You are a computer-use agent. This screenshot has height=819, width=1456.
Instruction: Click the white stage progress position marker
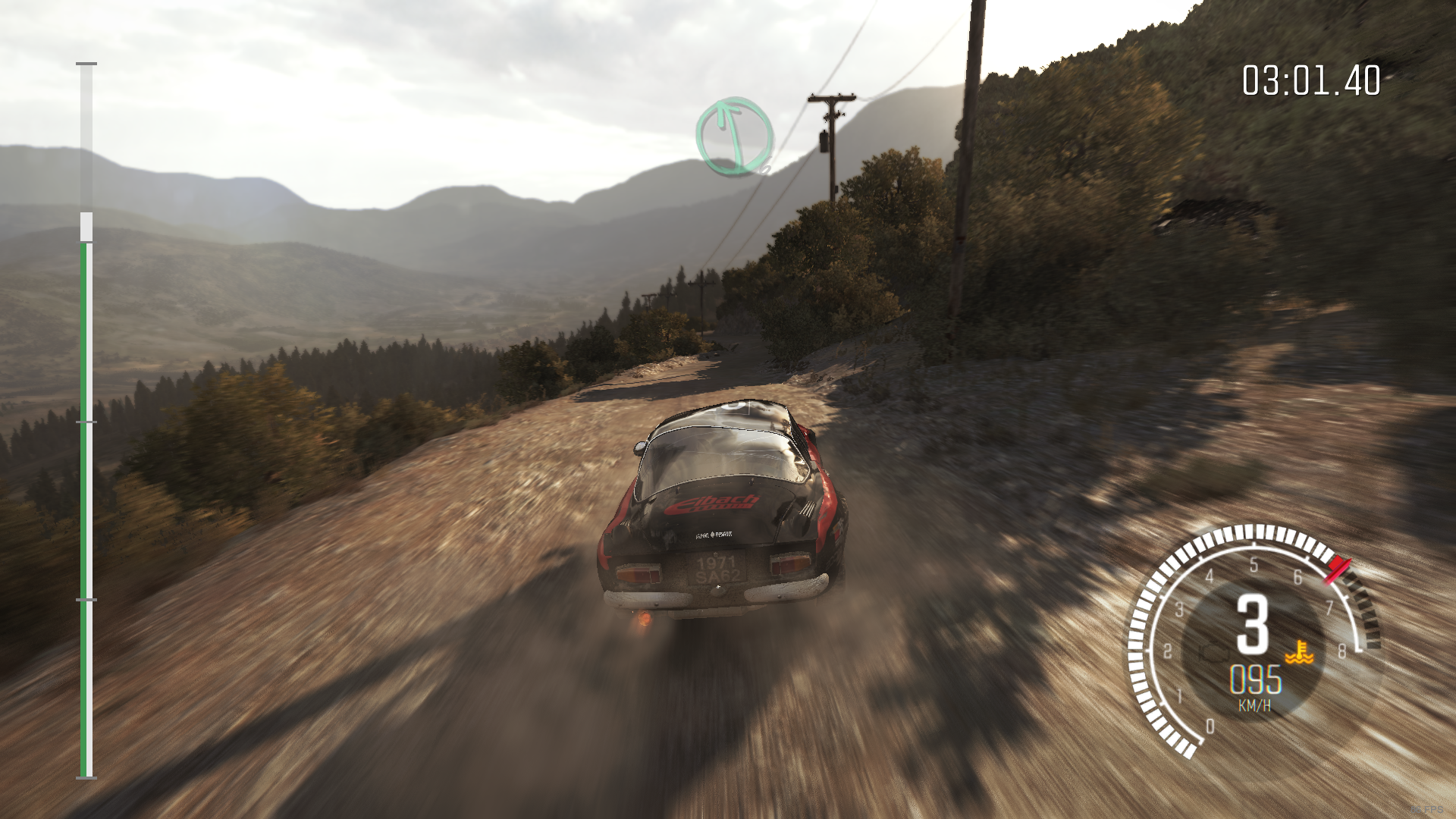86,227
